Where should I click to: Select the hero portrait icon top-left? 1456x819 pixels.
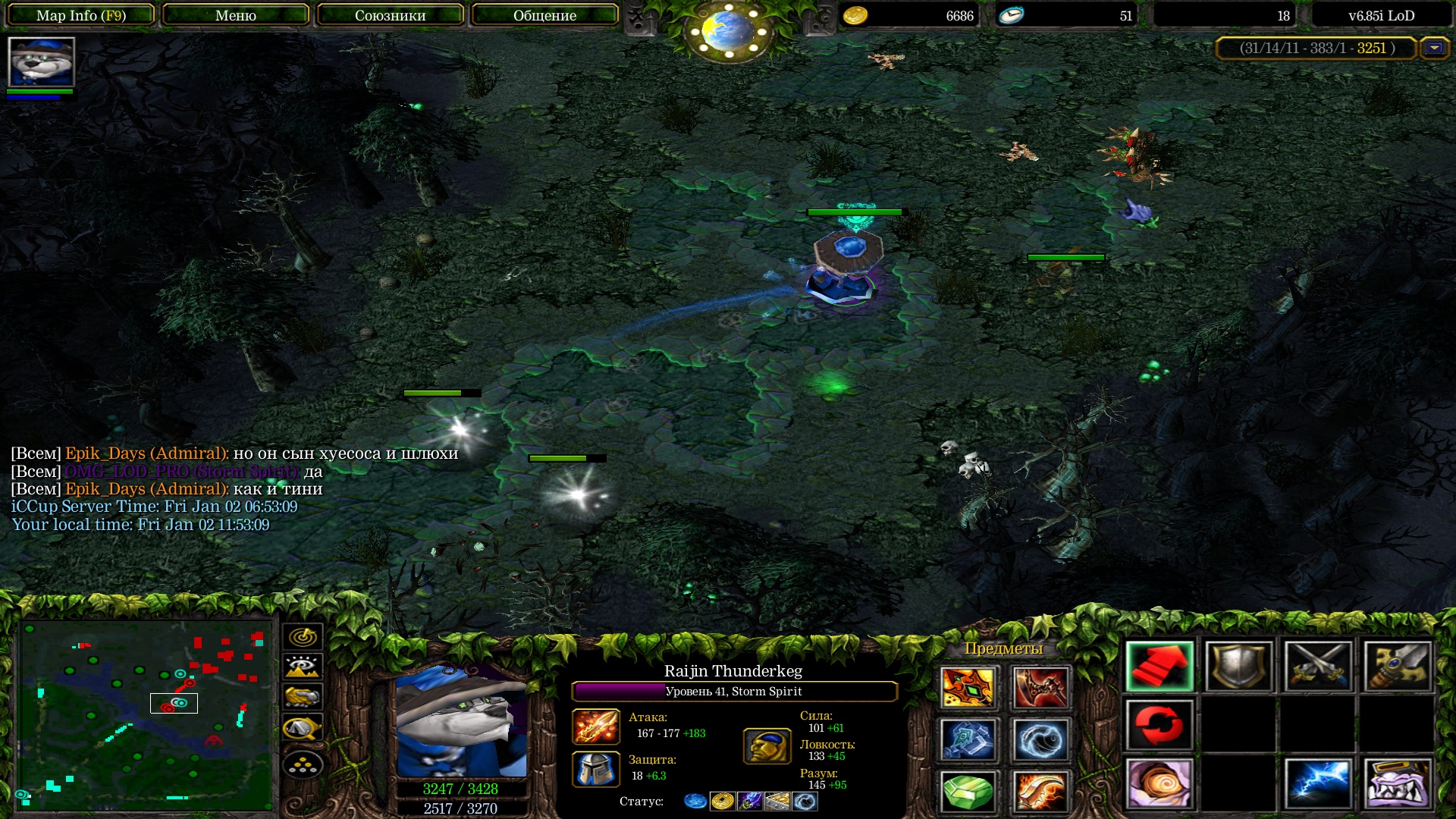(x=41, y=62)
